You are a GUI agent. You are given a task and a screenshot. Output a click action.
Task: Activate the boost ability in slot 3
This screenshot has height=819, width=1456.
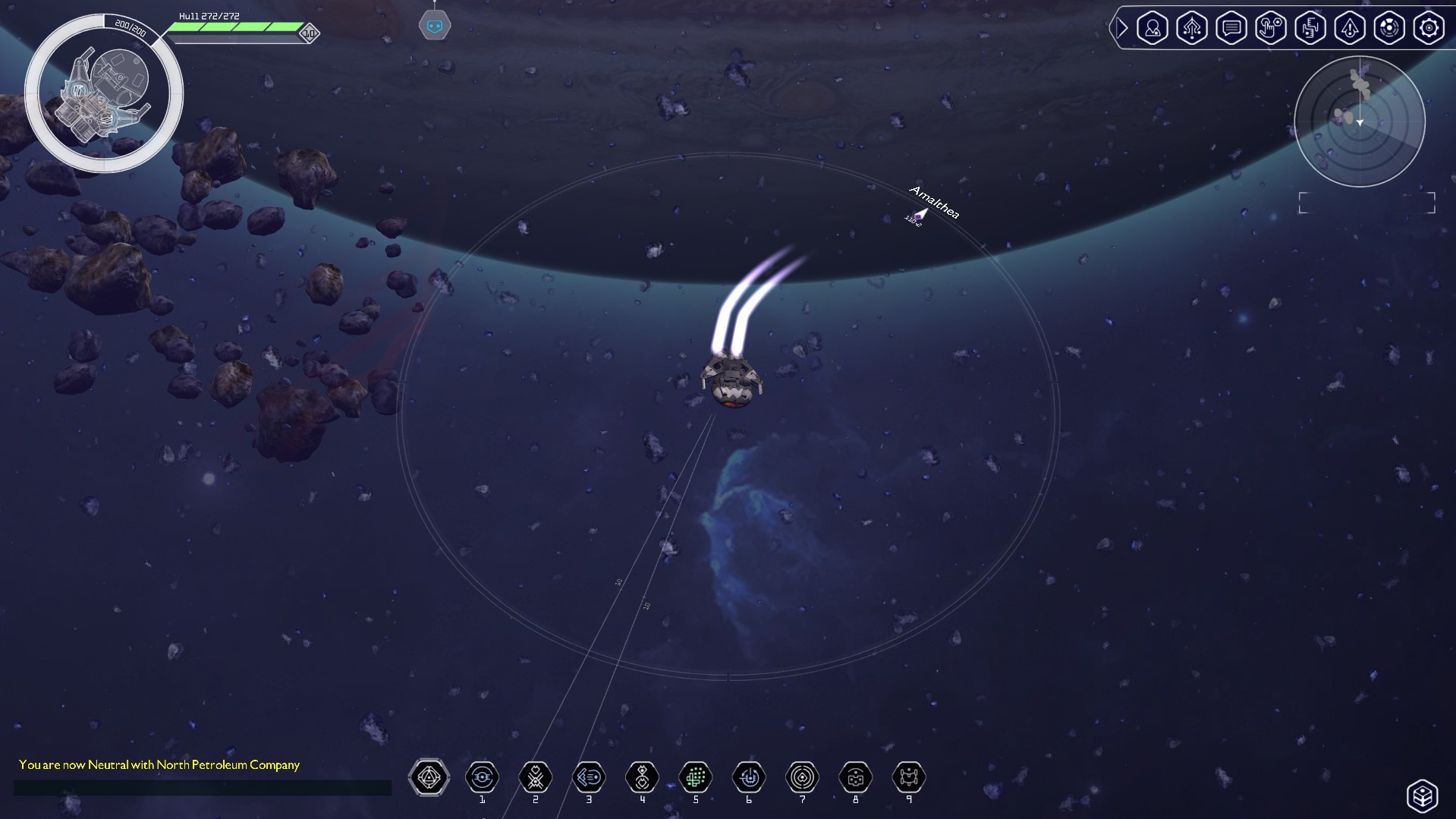pos(589,777)
